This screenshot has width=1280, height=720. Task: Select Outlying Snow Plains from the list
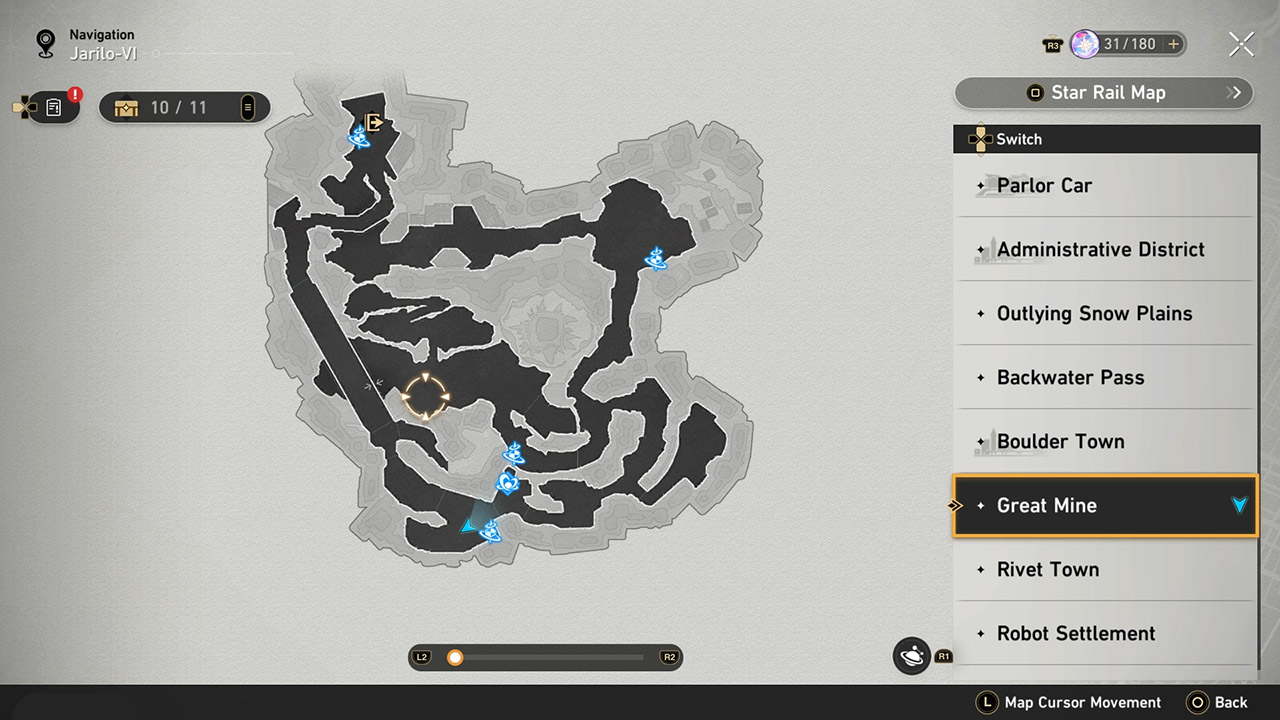coord(1094,313)
